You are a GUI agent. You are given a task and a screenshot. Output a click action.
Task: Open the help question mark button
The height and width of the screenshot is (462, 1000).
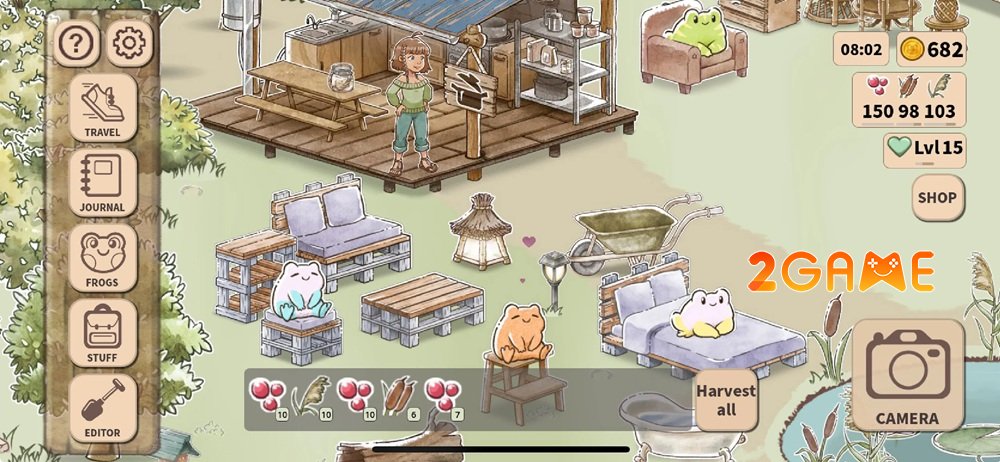click(76, 44)
